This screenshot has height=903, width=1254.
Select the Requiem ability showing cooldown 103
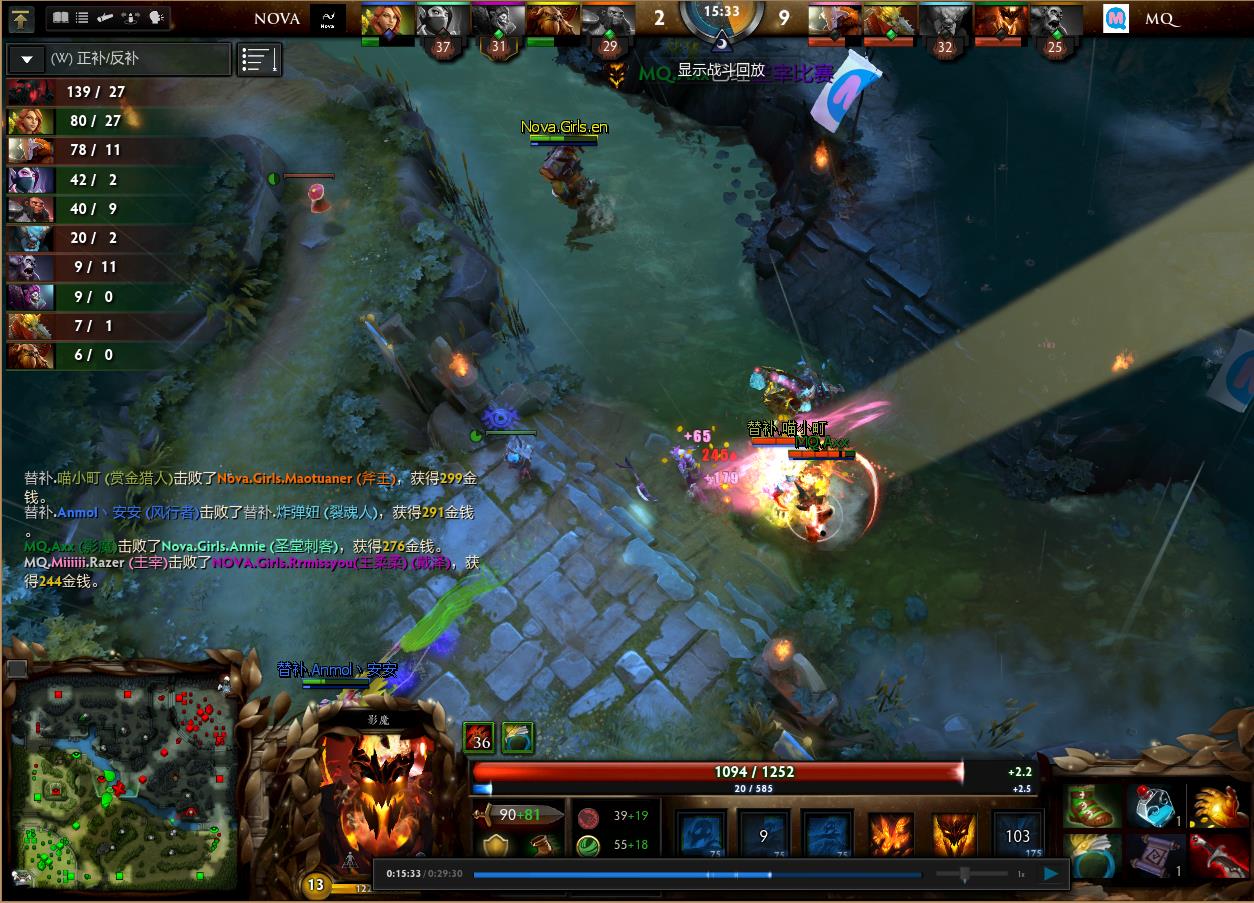(x=1018, y=834)
